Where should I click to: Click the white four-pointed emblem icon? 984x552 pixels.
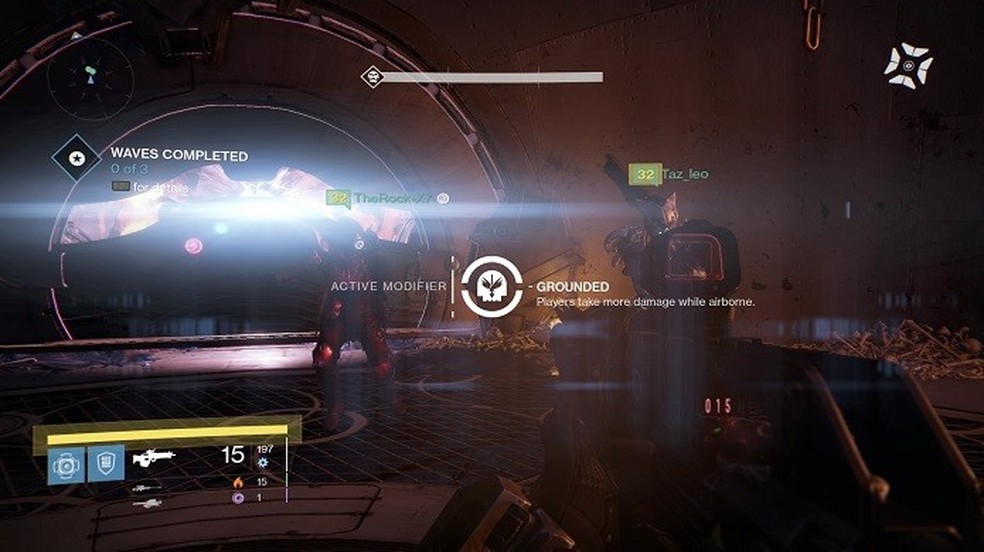908,66
